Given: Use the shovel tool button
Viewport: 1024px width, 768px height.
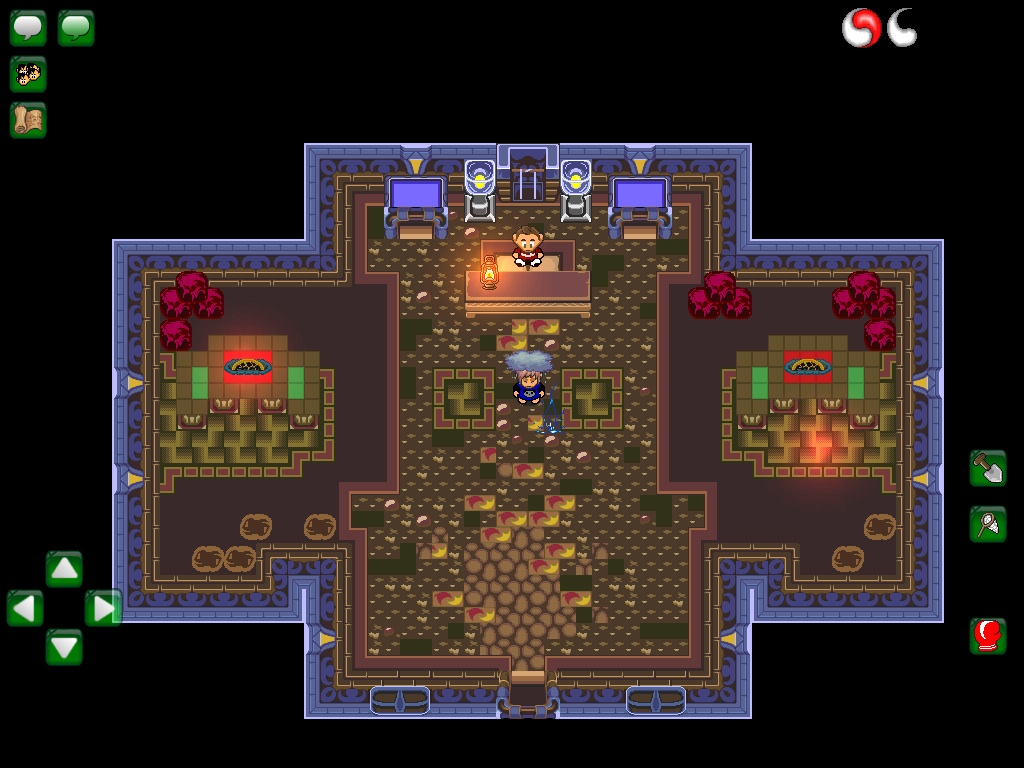Looking at the screenshot, I should click(x=988, y=468).
